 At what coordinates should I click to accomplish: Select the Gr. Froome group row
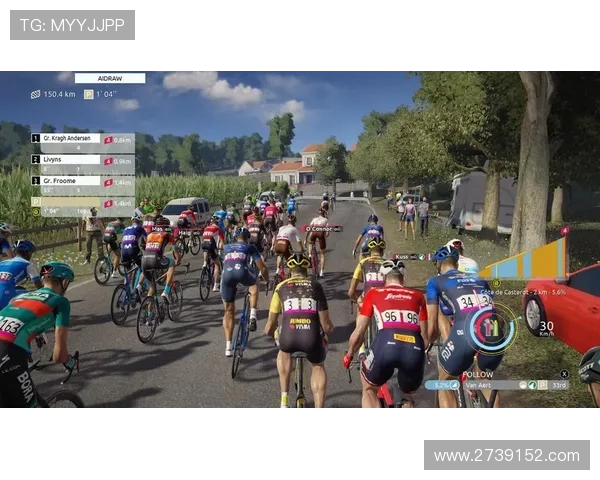click(83, 181)
